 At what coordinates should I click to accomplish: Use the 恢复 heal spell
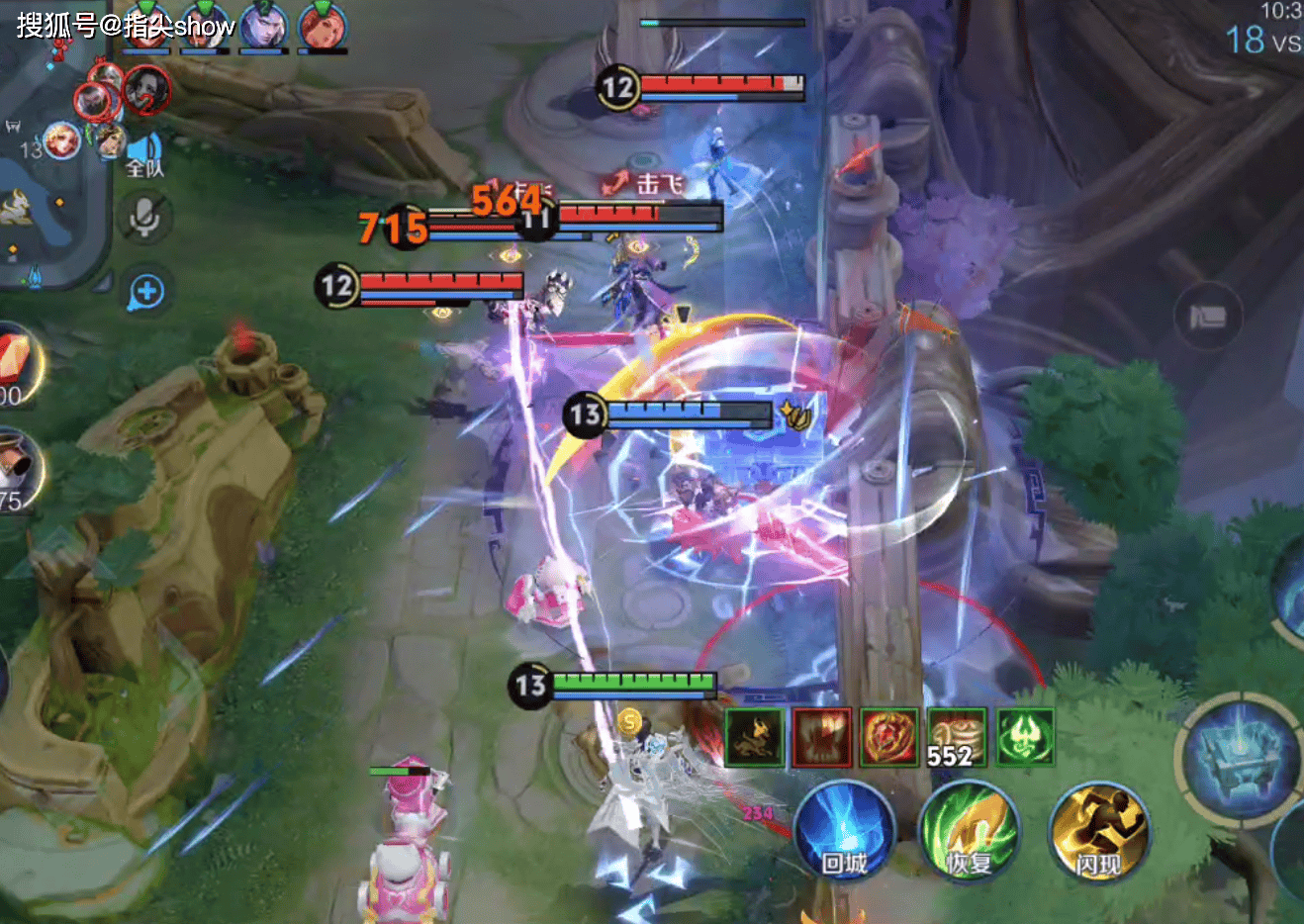pos(969,831)
